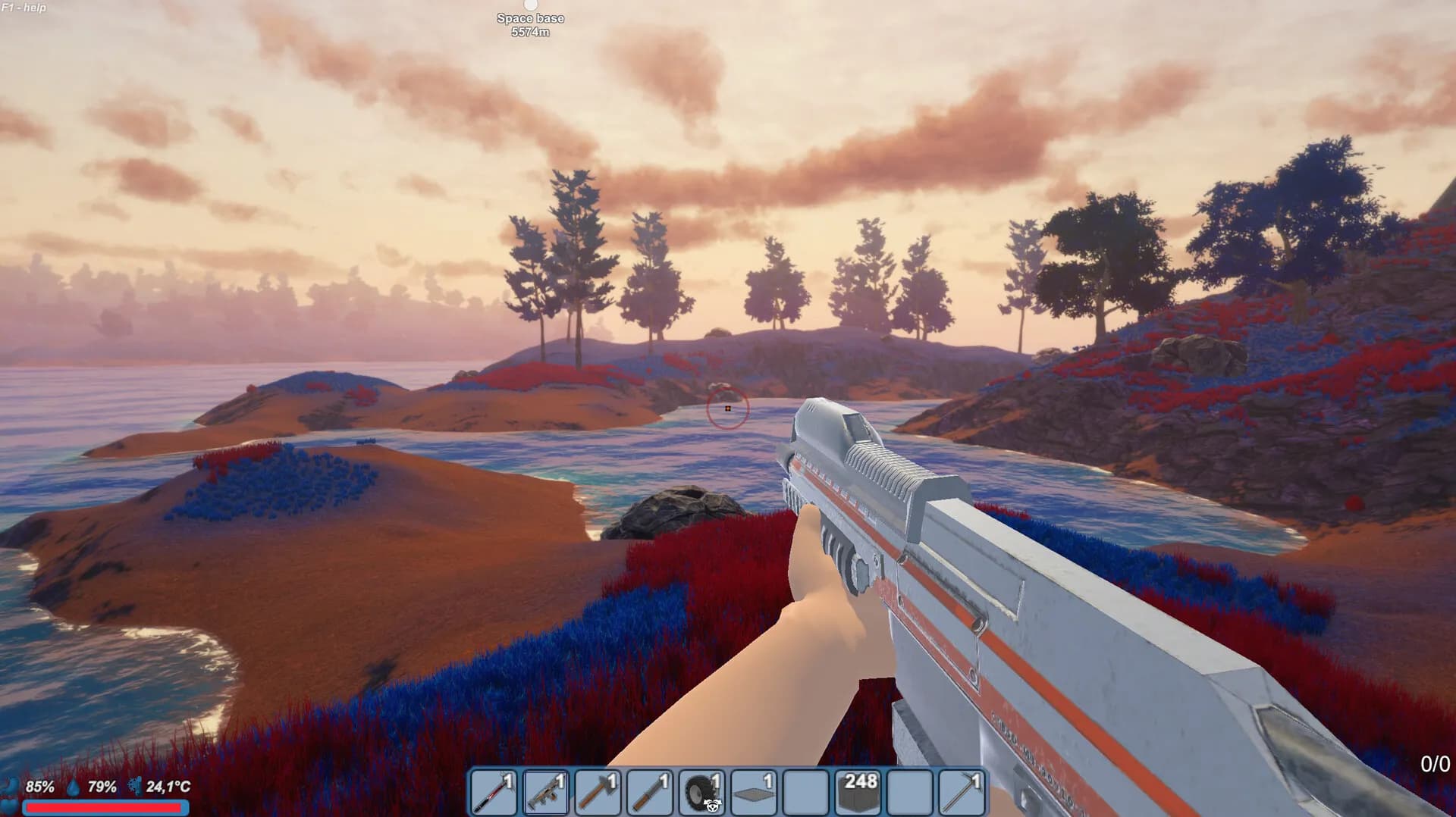Click the water droplet stat icon
1456x817 pixels.
72,788
